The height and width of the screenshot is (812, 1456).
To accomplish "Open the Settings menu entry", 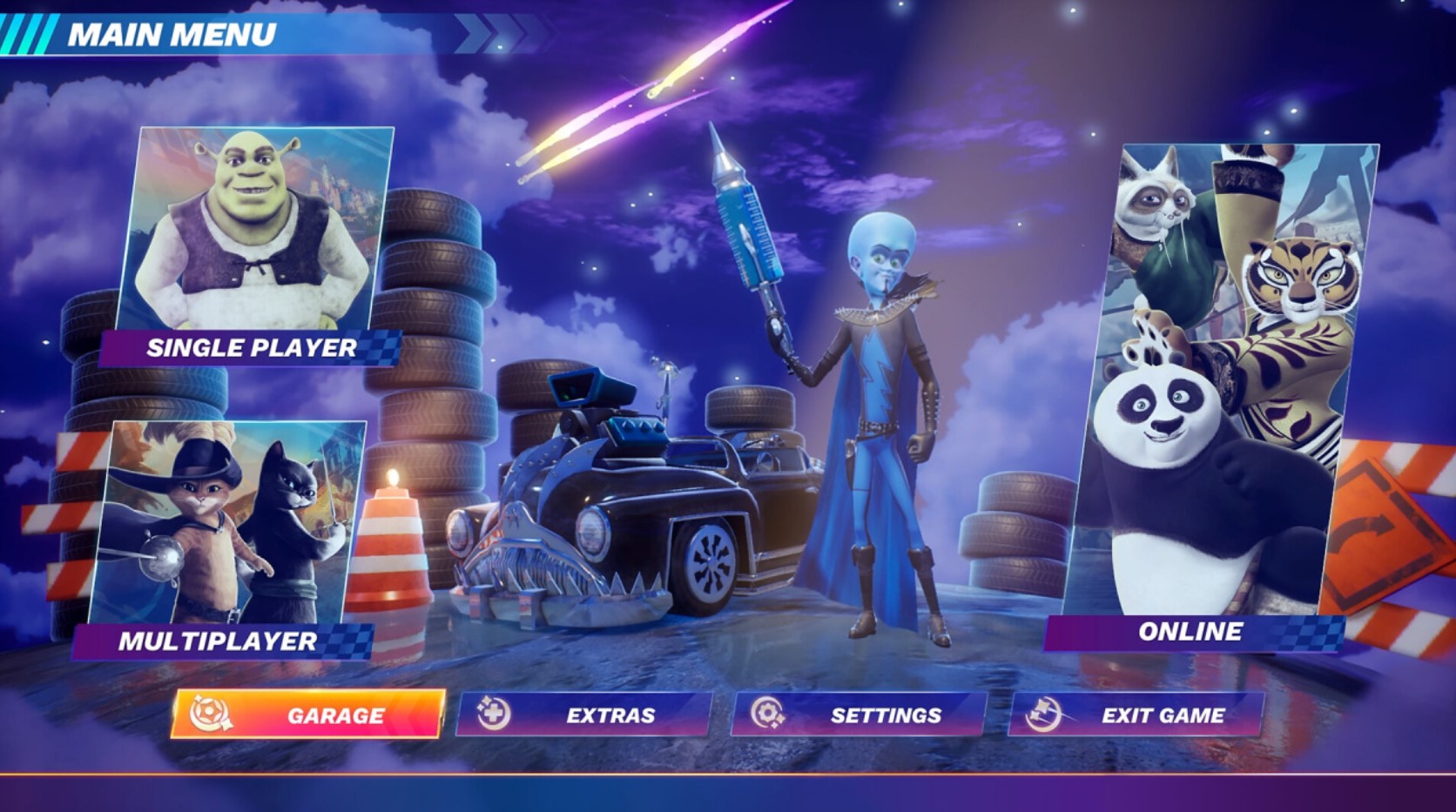I will pos(885,714).
